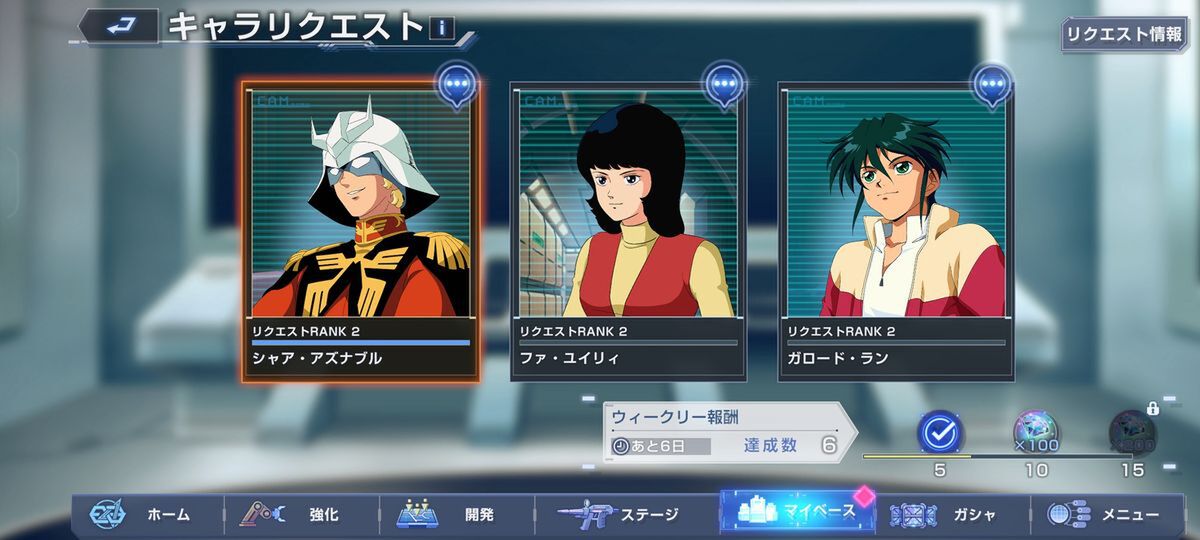Pick the ガロード・ラン request card

click(895, 230)
